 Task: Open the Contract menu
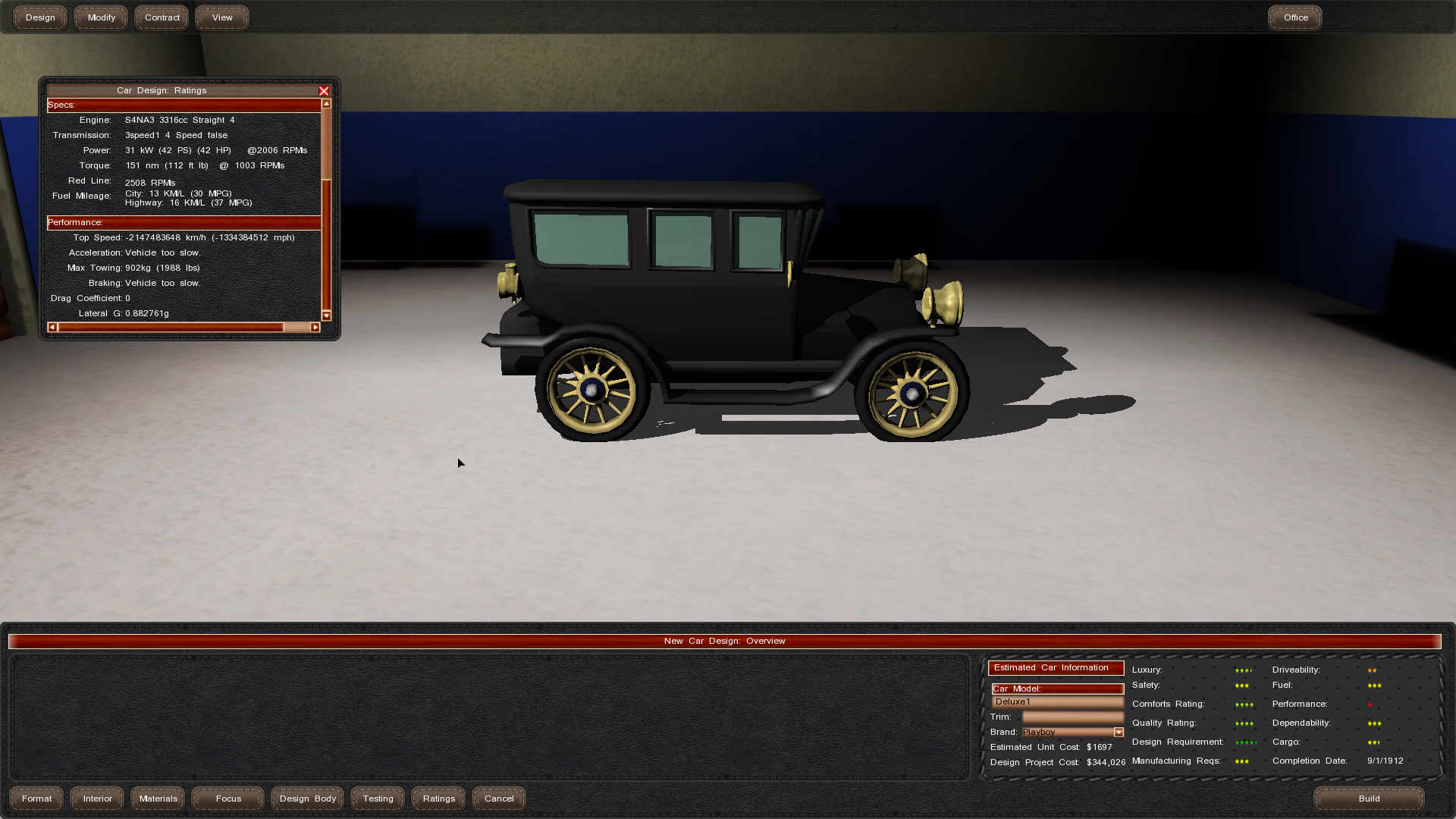click(x=162, y=17)
